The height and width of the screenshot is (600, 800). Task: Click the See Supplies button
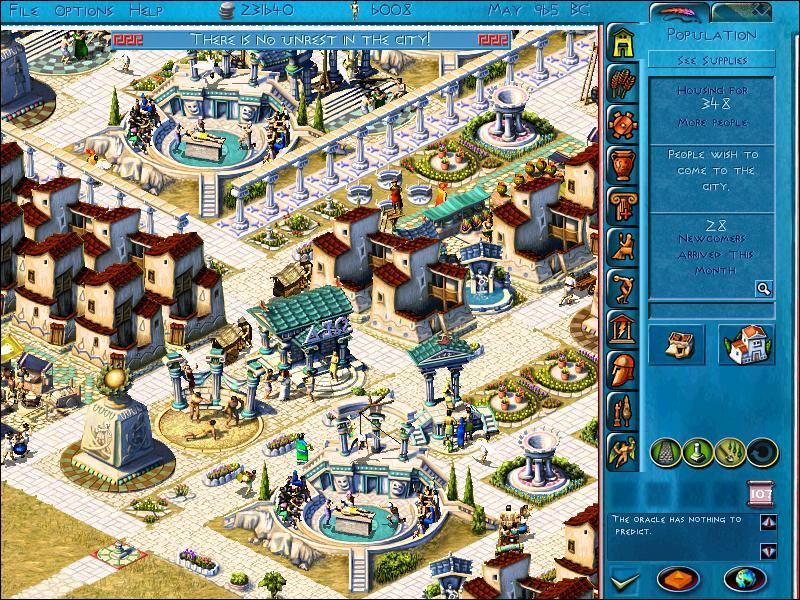coord(710,60)
